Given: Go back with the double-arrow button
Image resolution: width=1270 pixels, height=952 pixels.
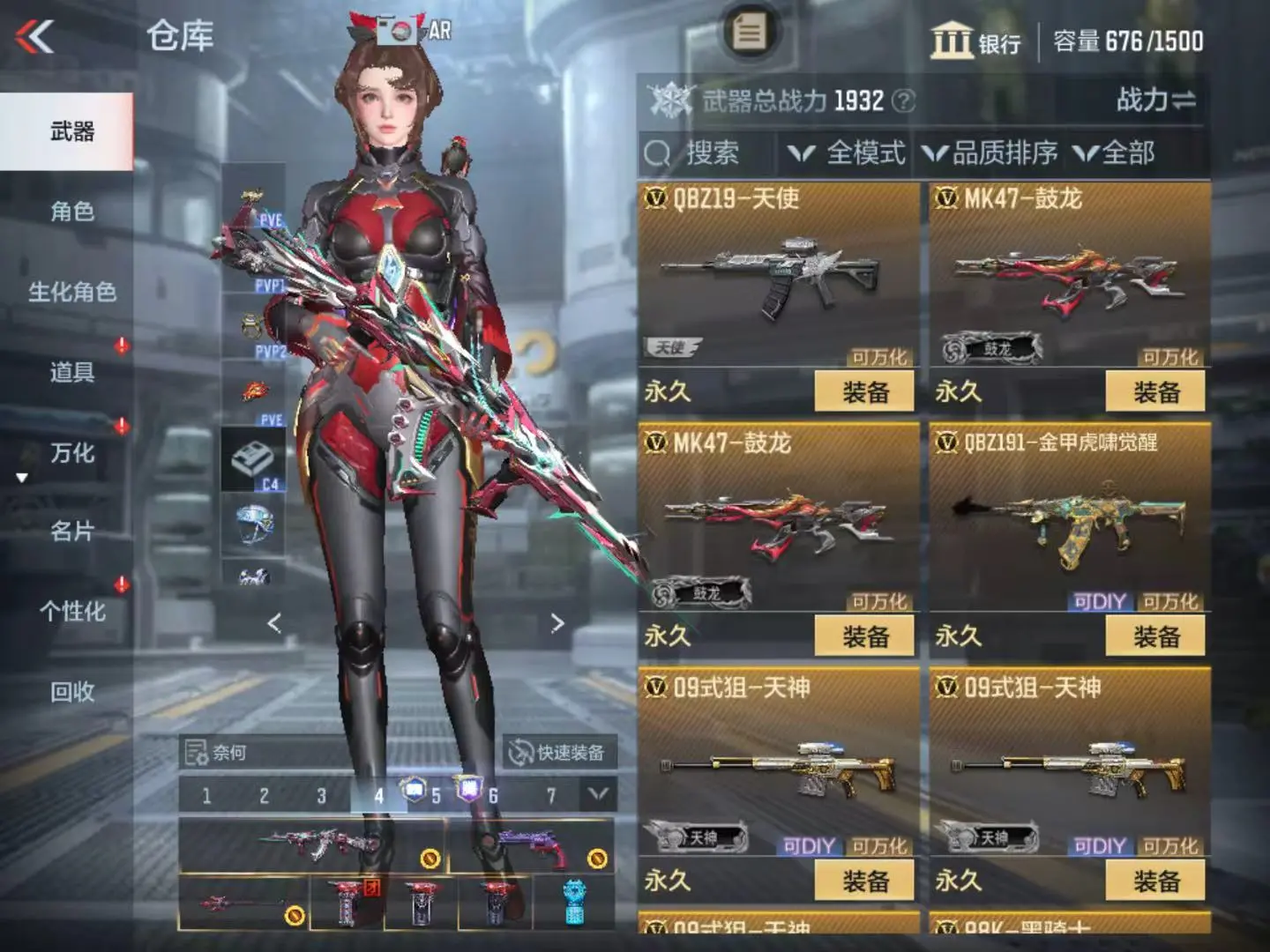Looking at the screenshot, I should (35, 36).
